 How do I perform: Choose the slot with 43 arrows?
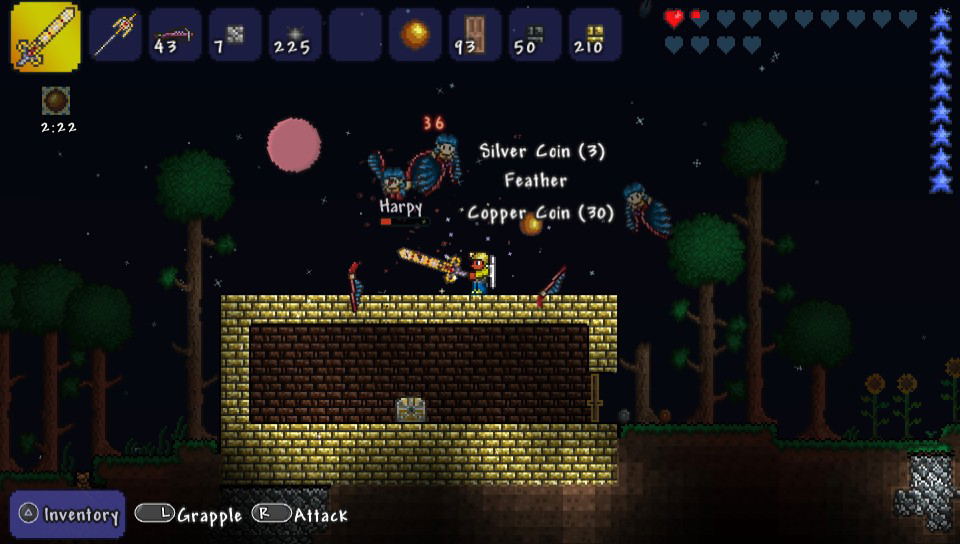(175, 35)
